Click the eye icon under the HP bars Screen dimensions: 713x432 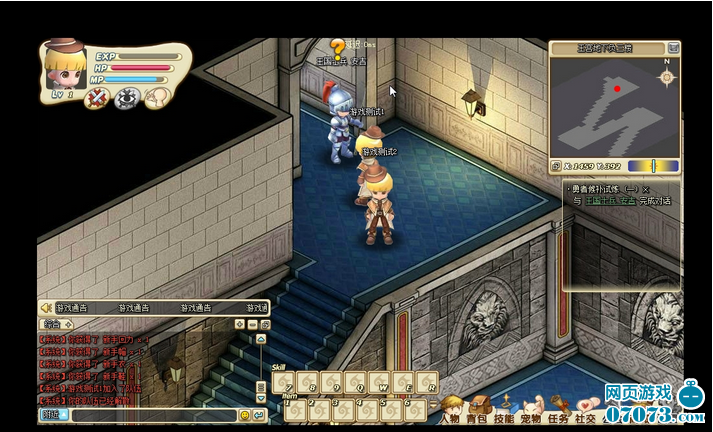point(126,97)
